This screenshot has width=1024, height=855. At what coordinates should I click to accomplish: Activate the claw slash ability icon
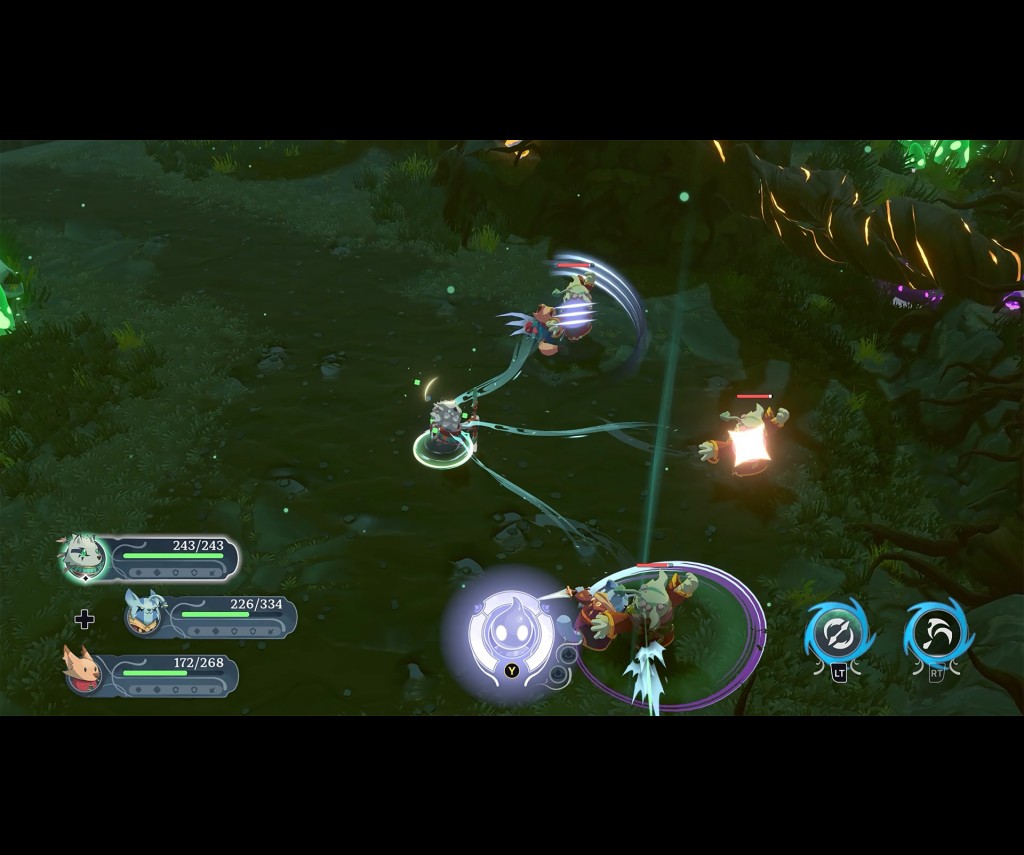point(937,632)
